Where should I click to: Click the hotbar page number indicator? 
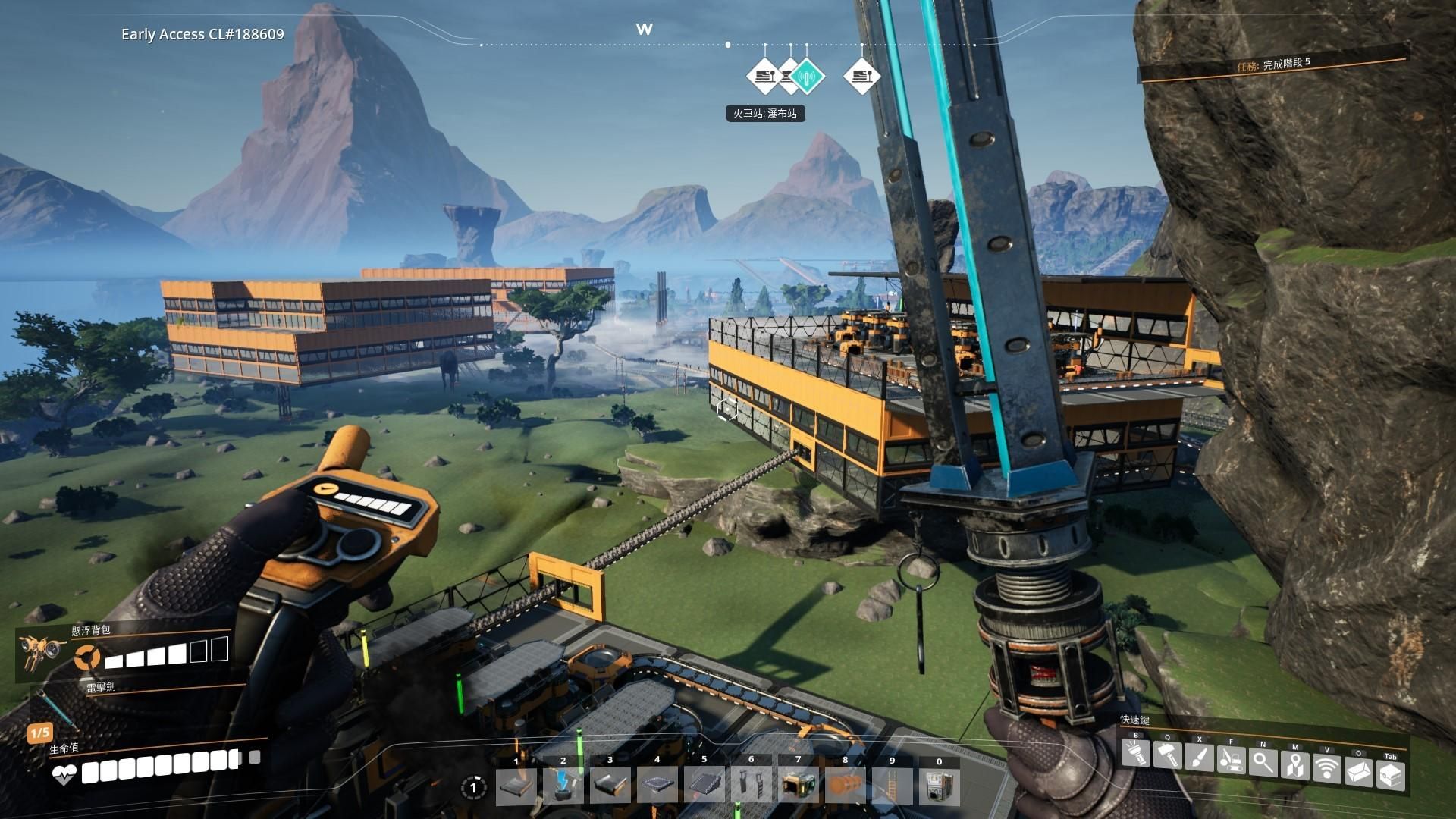pyautogui.click(x=474, y=788)
